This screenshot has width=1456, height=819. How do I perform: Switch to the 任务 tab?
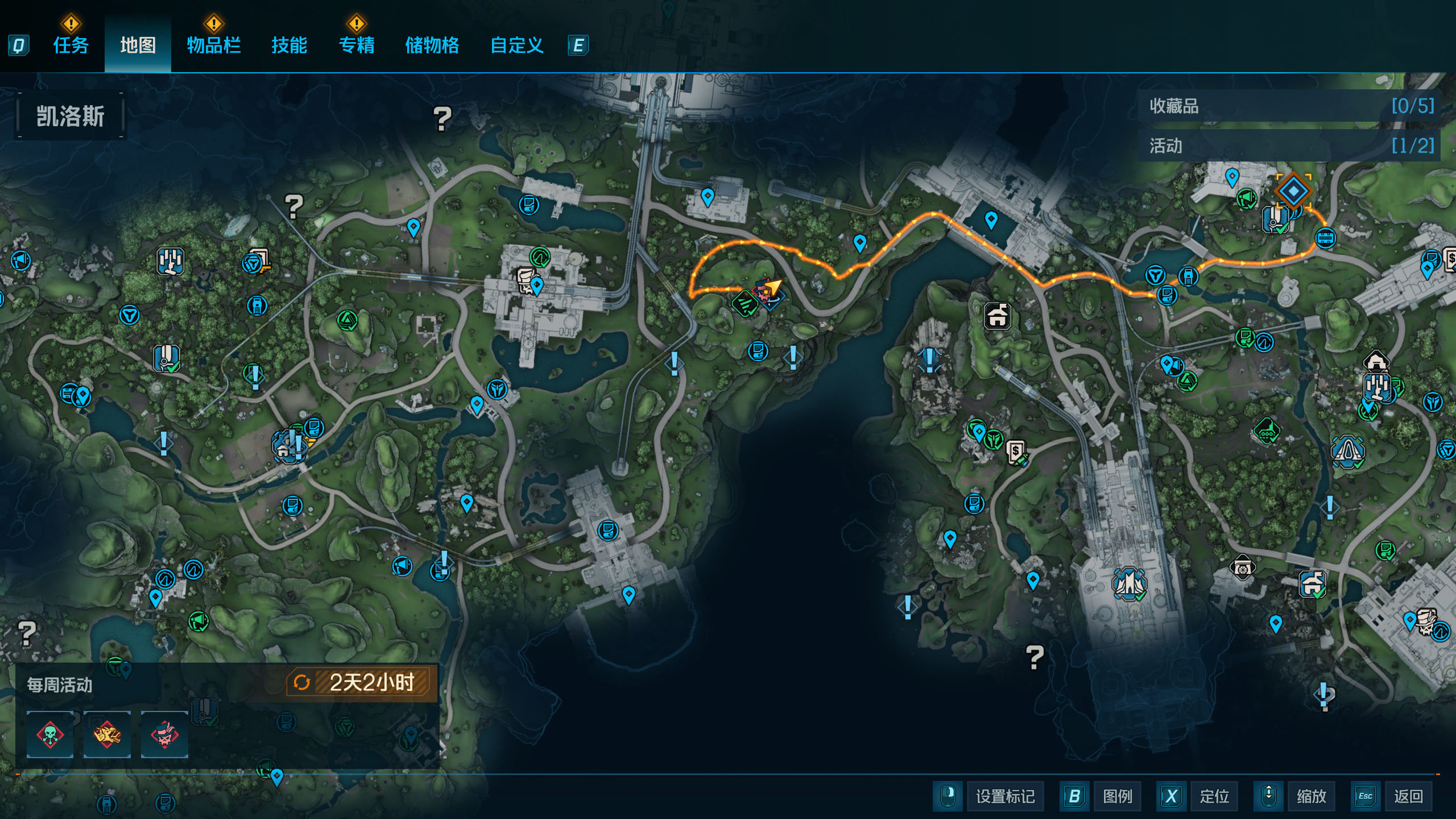[x=71, y=45]
